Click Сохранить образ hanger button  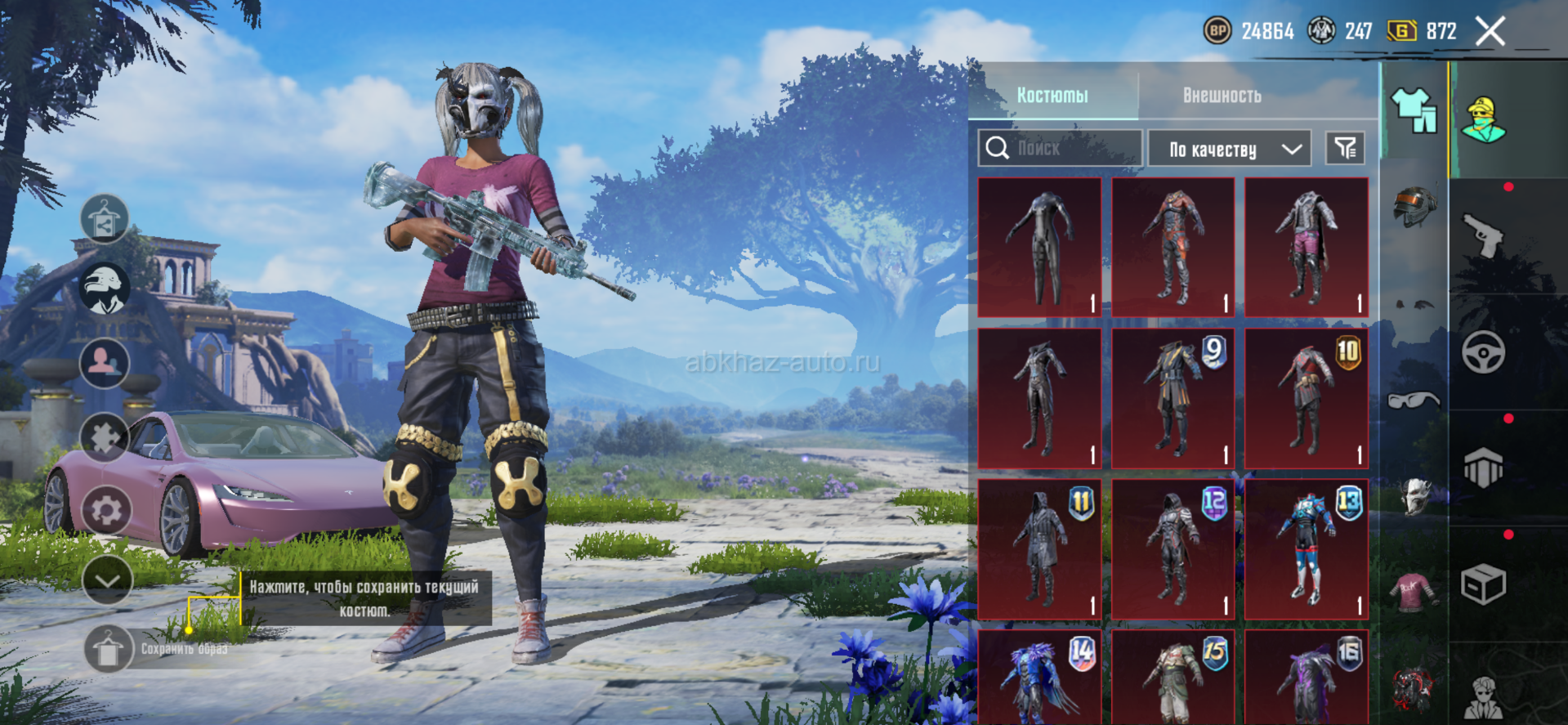click(x=108, y=650)
